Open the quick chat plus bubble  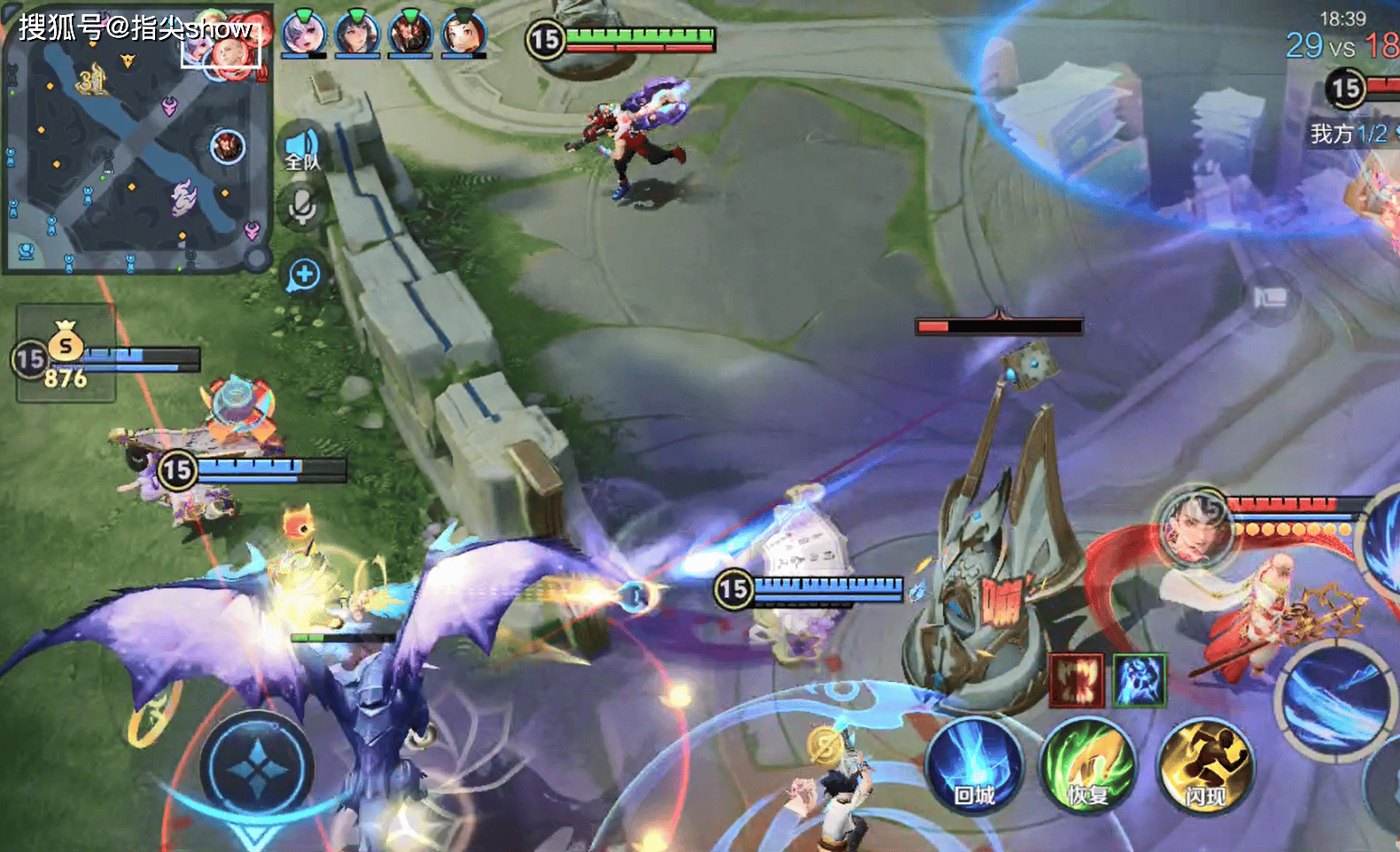point(304,275)
